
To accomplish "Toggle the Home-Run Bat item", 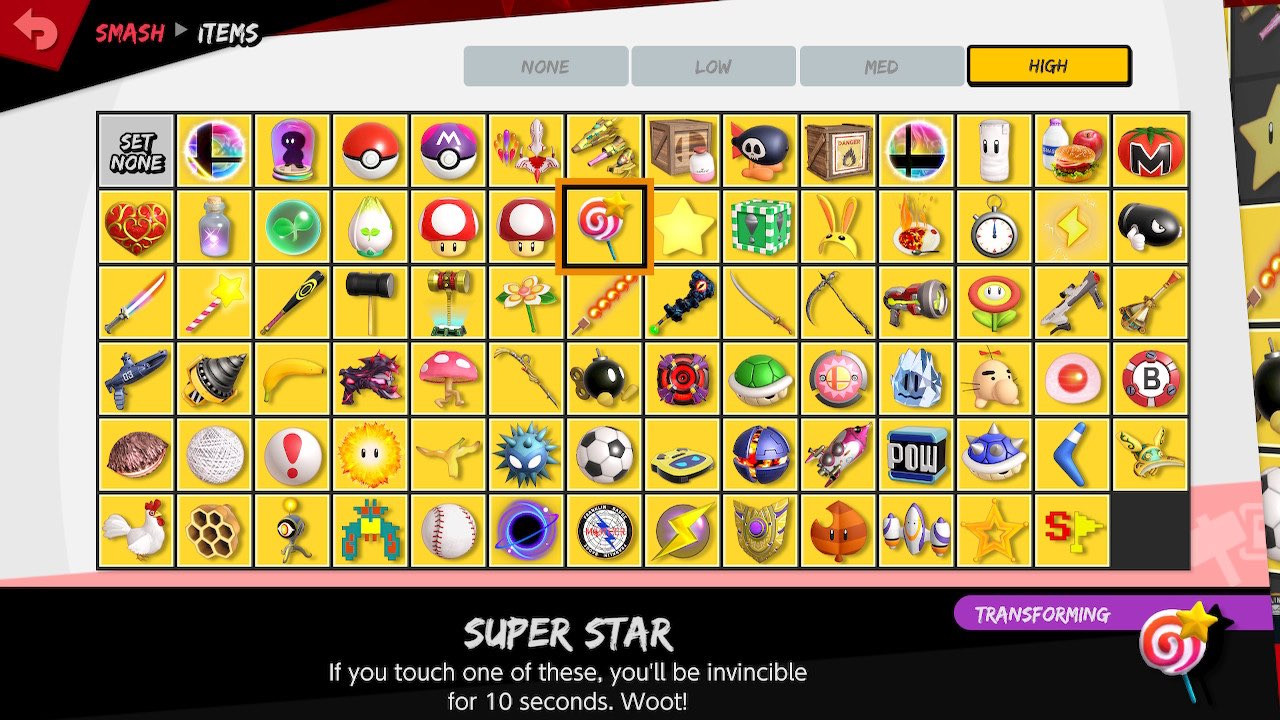I will pos(291,303).
